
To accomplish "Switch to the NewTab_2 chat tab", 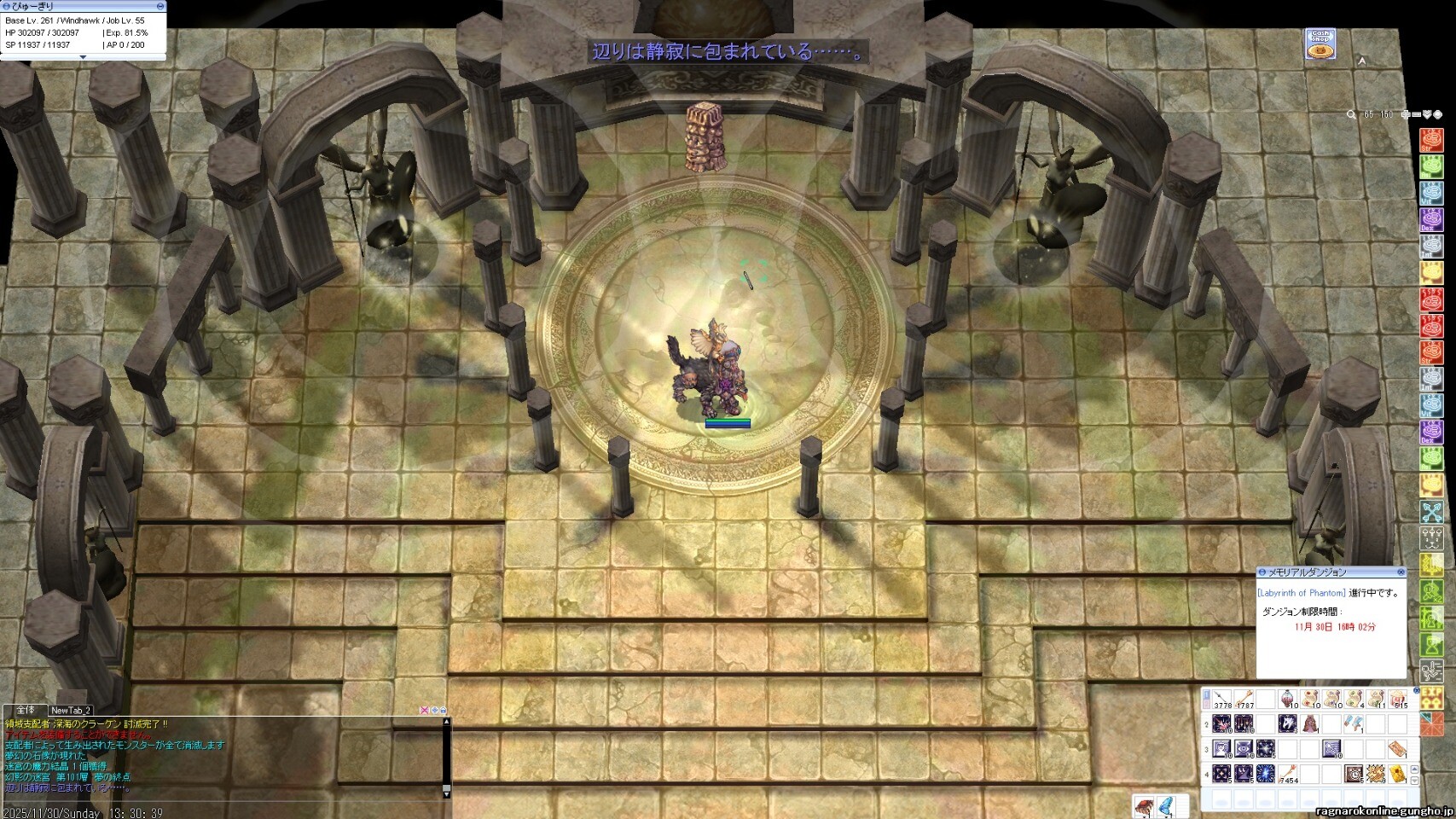I will pos(70,710).
